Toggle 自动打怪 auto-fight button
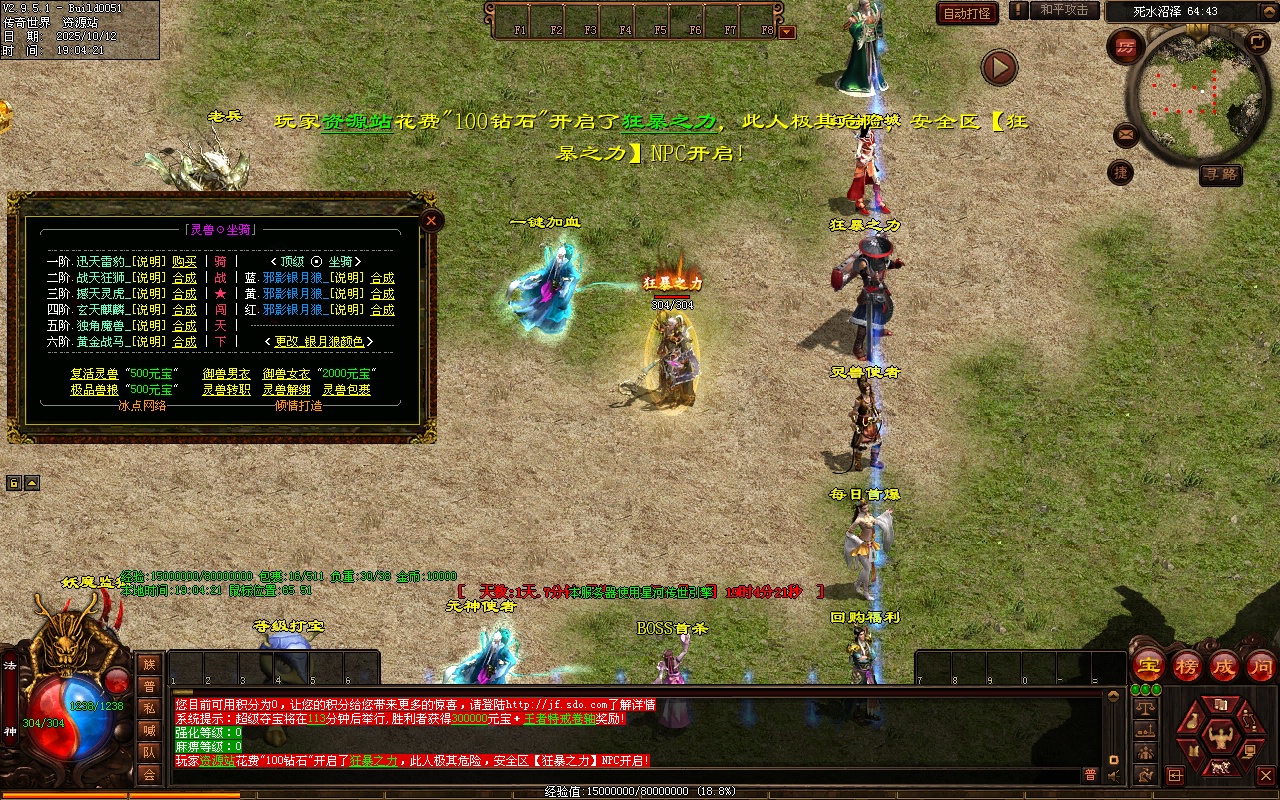Viewport: 1280px width, 800px height. [967, 13]
